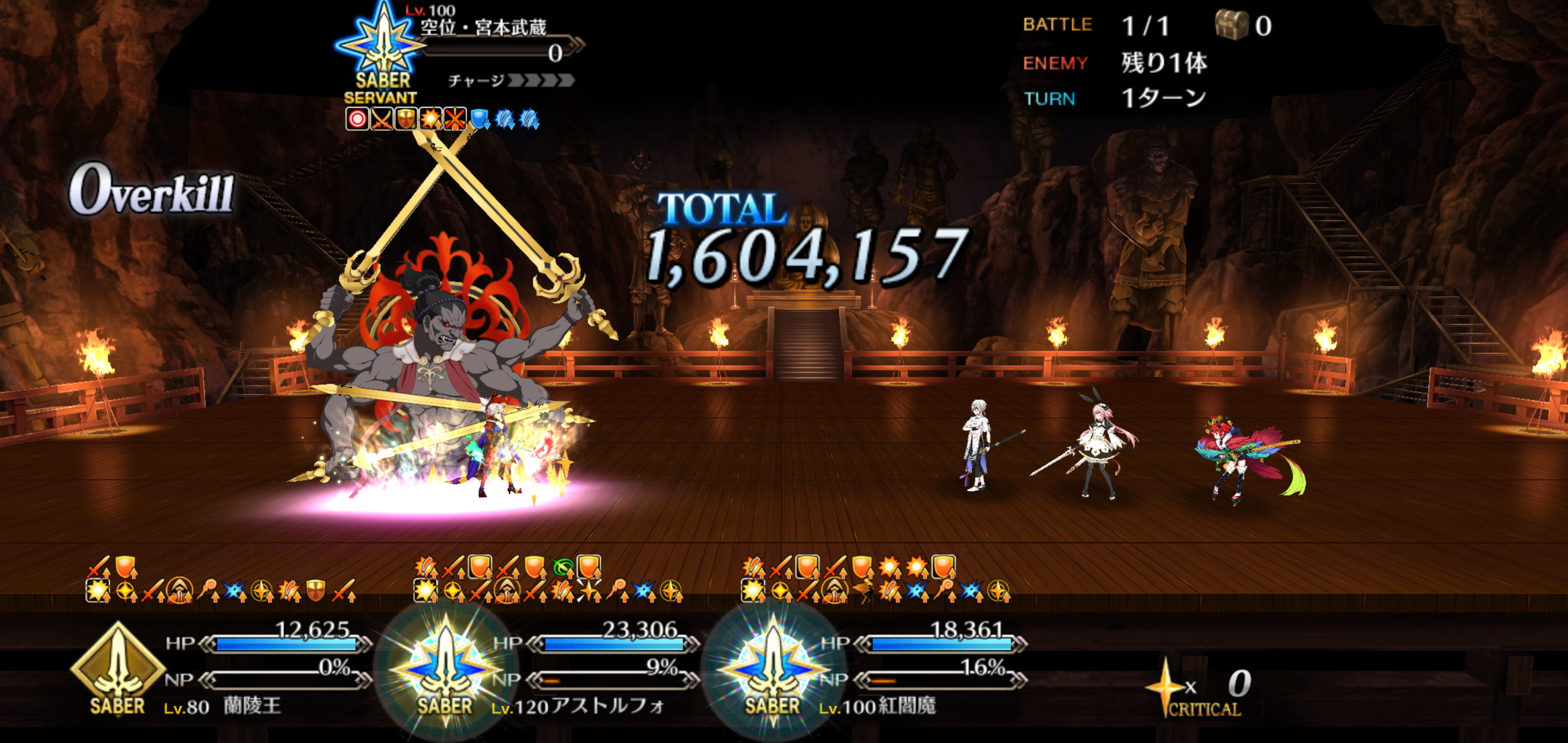This screenshot has height=743, width=1568.
Task: Open Lv.120 アストルフォ's Saber class icon
Action: (x=445, y=670)
